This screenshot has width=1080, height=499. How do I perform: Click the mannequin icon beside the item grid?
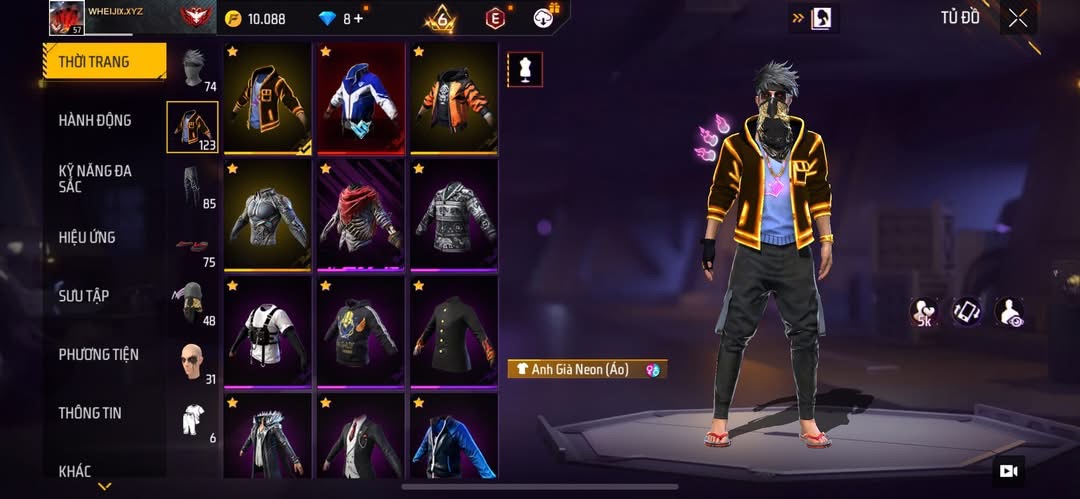[x=525, y=69]
